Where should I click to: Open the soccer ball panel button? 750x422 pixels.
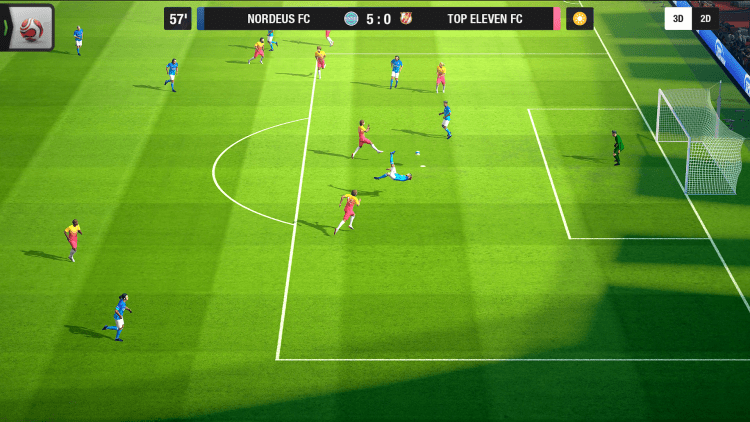pos(31,27)
